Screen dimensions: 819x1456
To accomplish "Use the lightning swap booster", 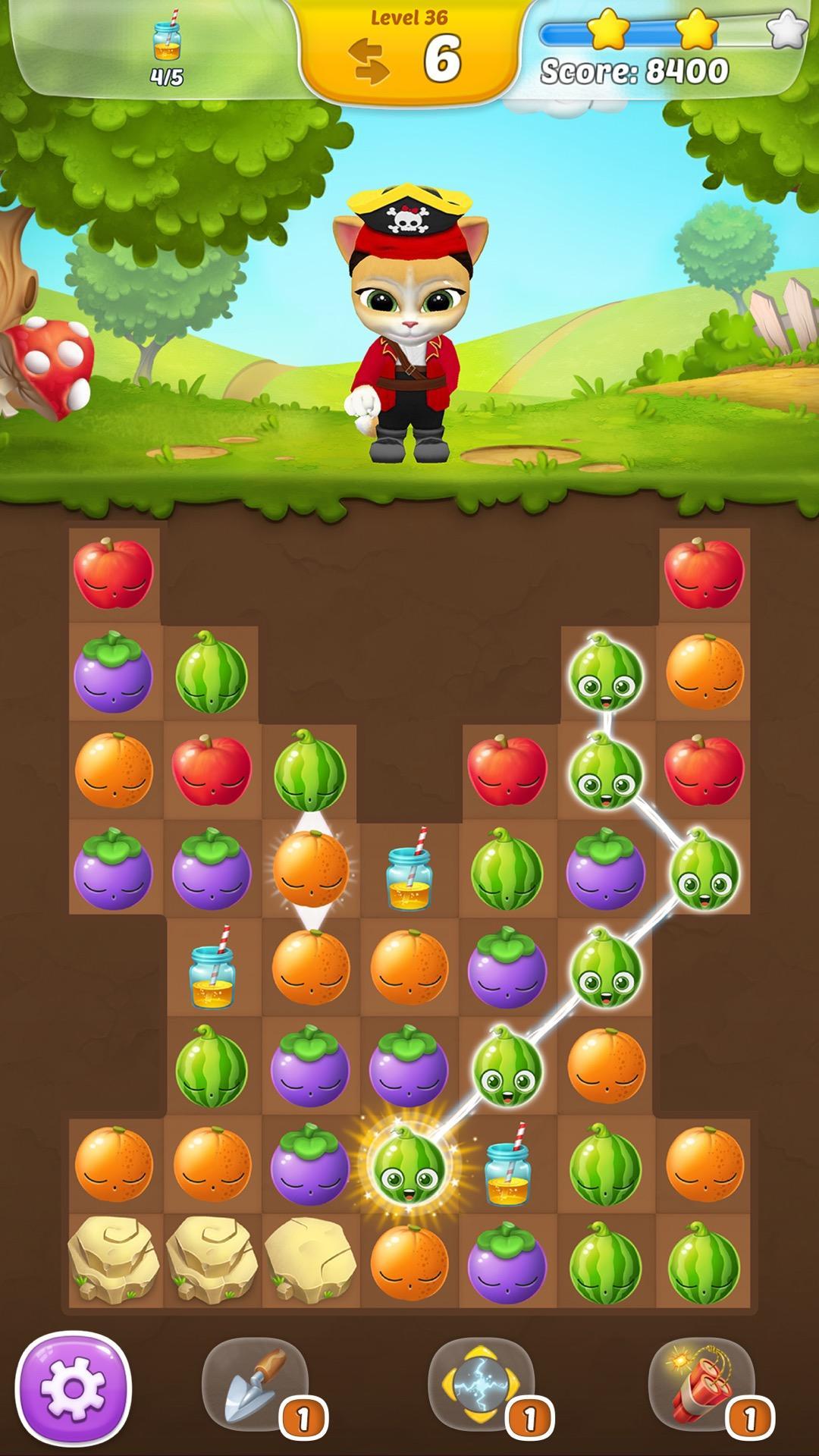I will pyautogui.click(x=481, y=1385).
